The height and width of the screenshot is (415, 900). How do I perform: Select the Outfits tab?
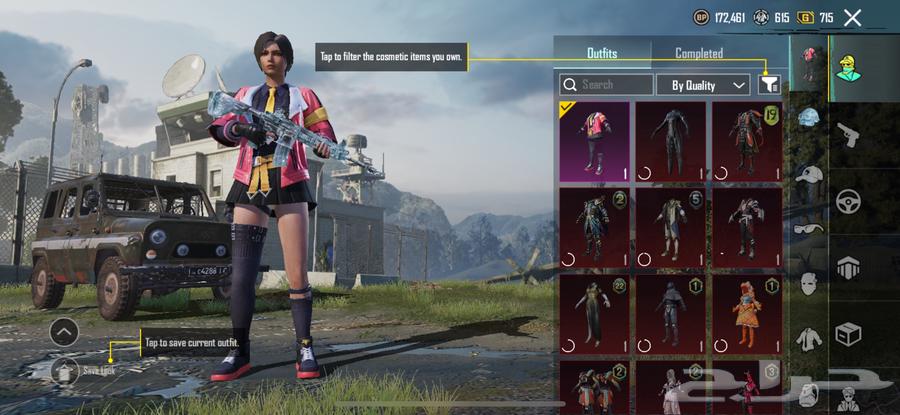point(602,53)
